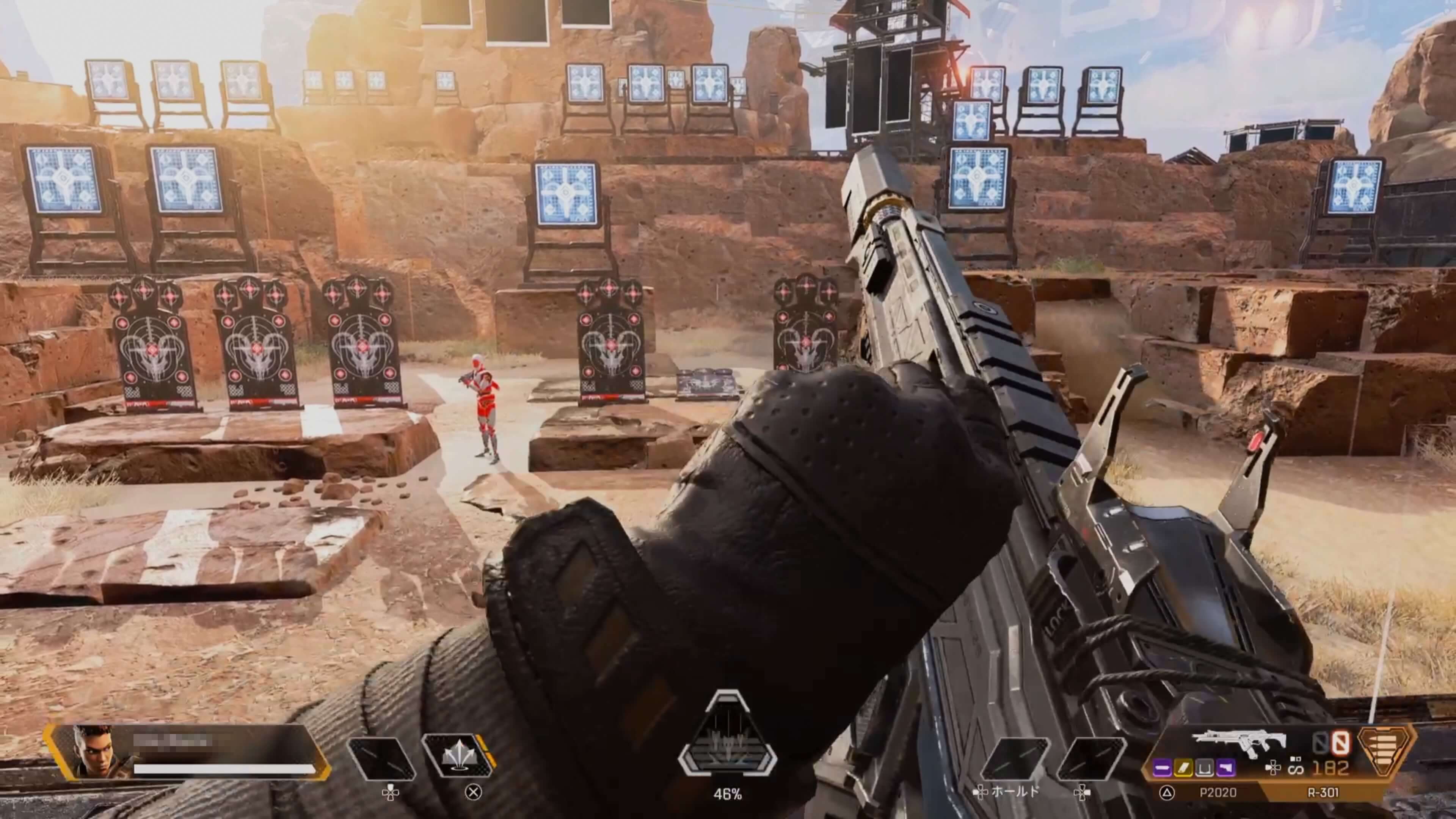Select the purple barrel attachment icon
The width and height of the screenshot is (1456, 819).
[1162, 768]
